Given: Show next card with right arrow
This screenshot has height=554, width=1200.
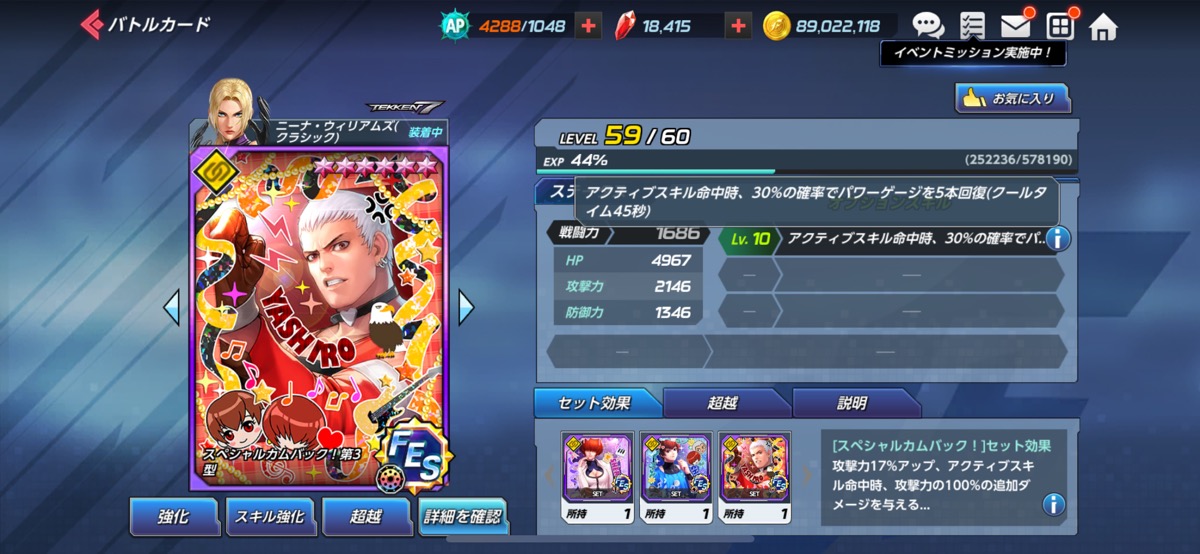Looking at the screenshot, I should [x=466, y=307].
